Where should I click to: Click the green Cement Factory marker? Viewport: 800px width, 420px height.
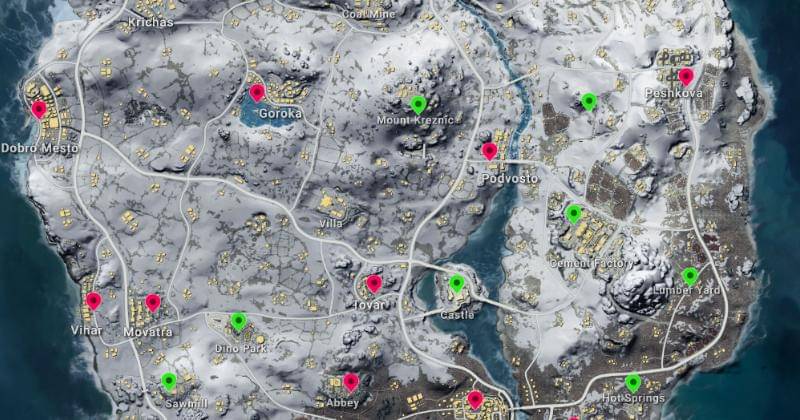pyautogui.click(x=573, y=213)
